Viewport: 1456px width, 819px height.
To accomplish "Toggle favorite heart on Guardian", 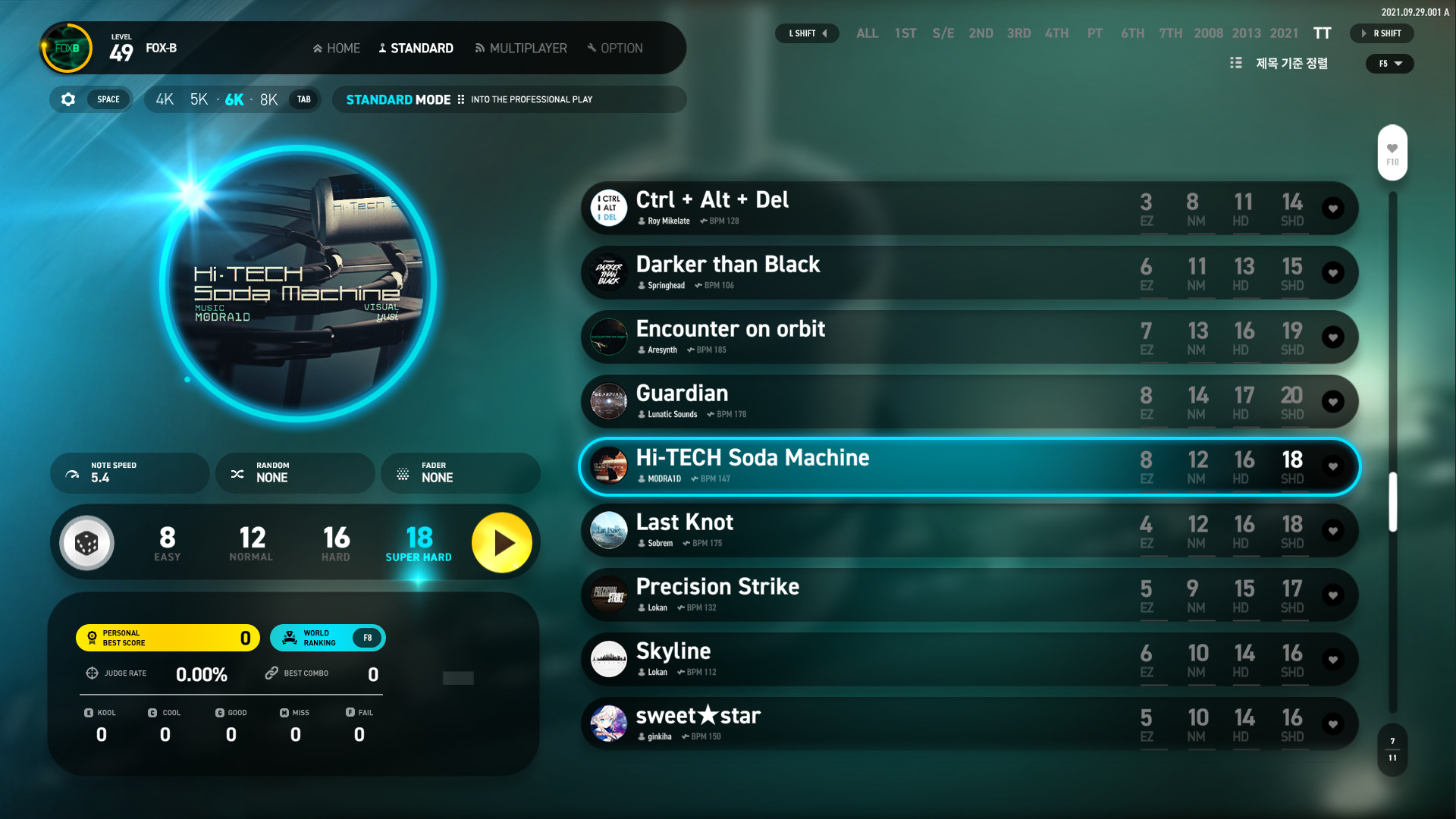I will coord(1332,402).
